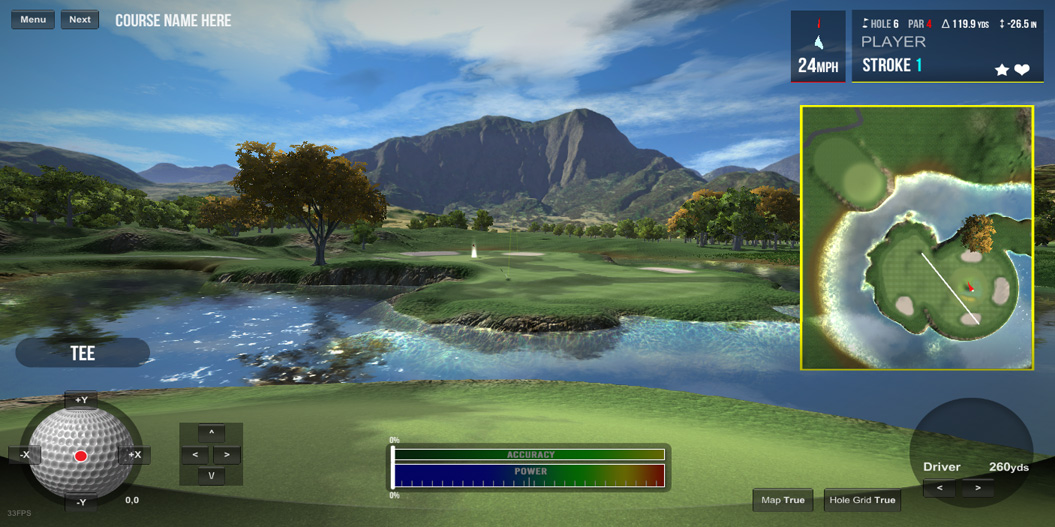
Task: Select the overhead hole minimap
Action: (x=916, y=238)
